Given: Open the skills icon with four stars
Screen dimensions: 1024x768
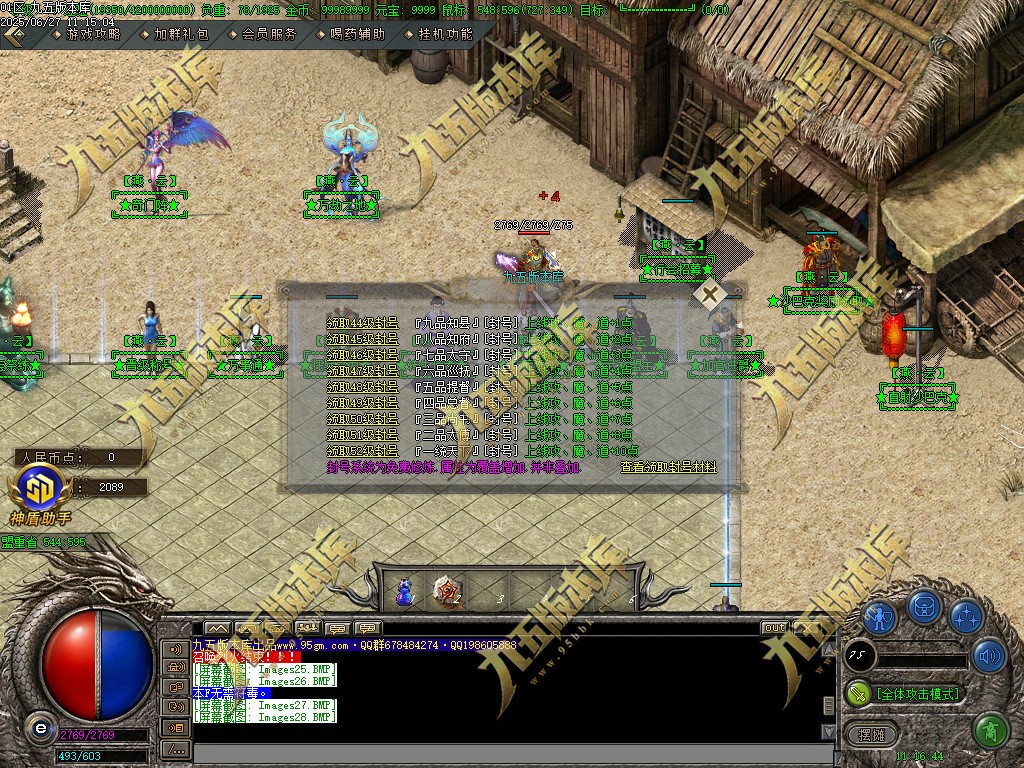Looking at the screenshot, I should (x=966, y=616).
